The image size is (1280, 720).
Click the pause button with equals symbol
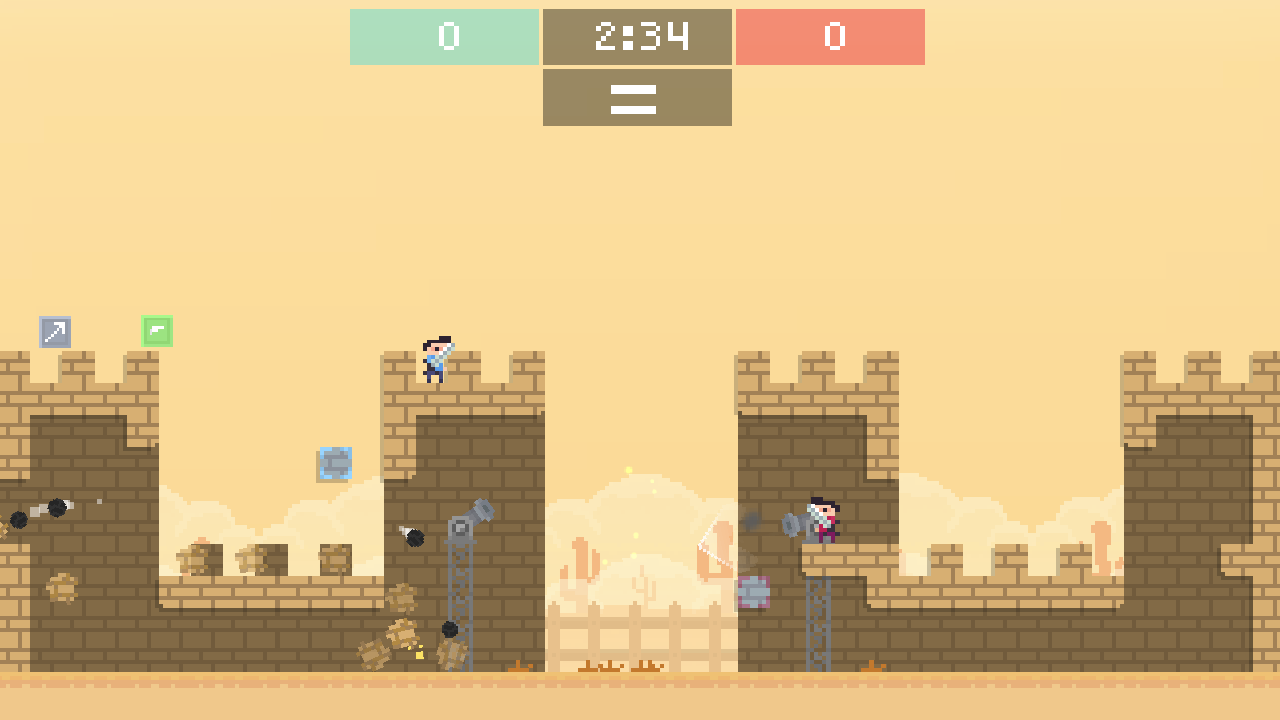coord(637,97)
